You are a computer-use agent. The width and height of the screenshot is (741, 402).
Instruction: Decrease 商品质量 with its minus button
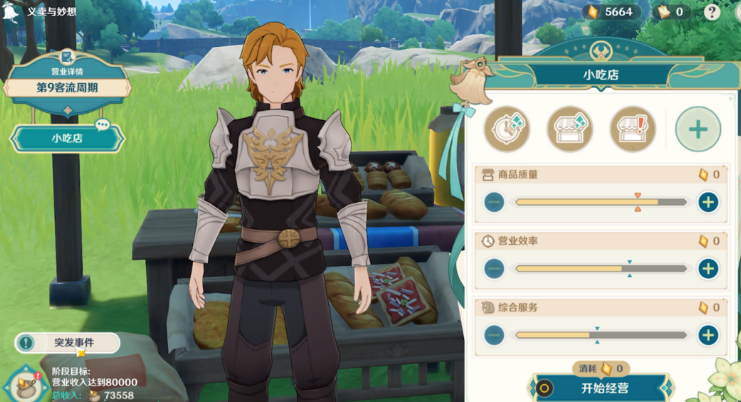(494, 202)
